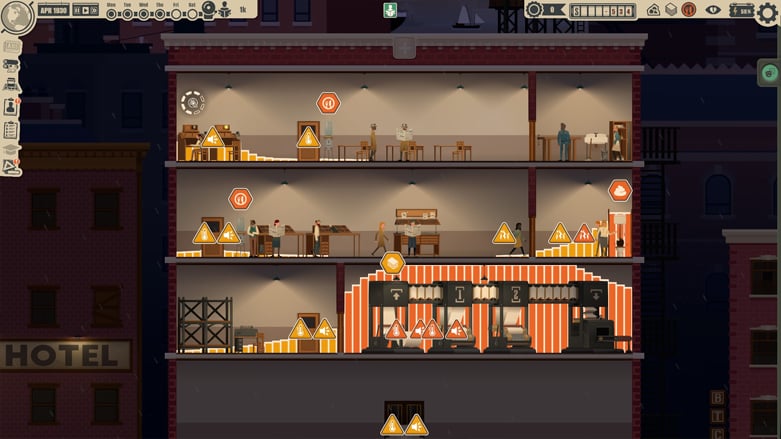The width and height of the screenshot is (781, 439).
Task: Click the play speed button
Action: pyautogui.click(x=85, y=10)
